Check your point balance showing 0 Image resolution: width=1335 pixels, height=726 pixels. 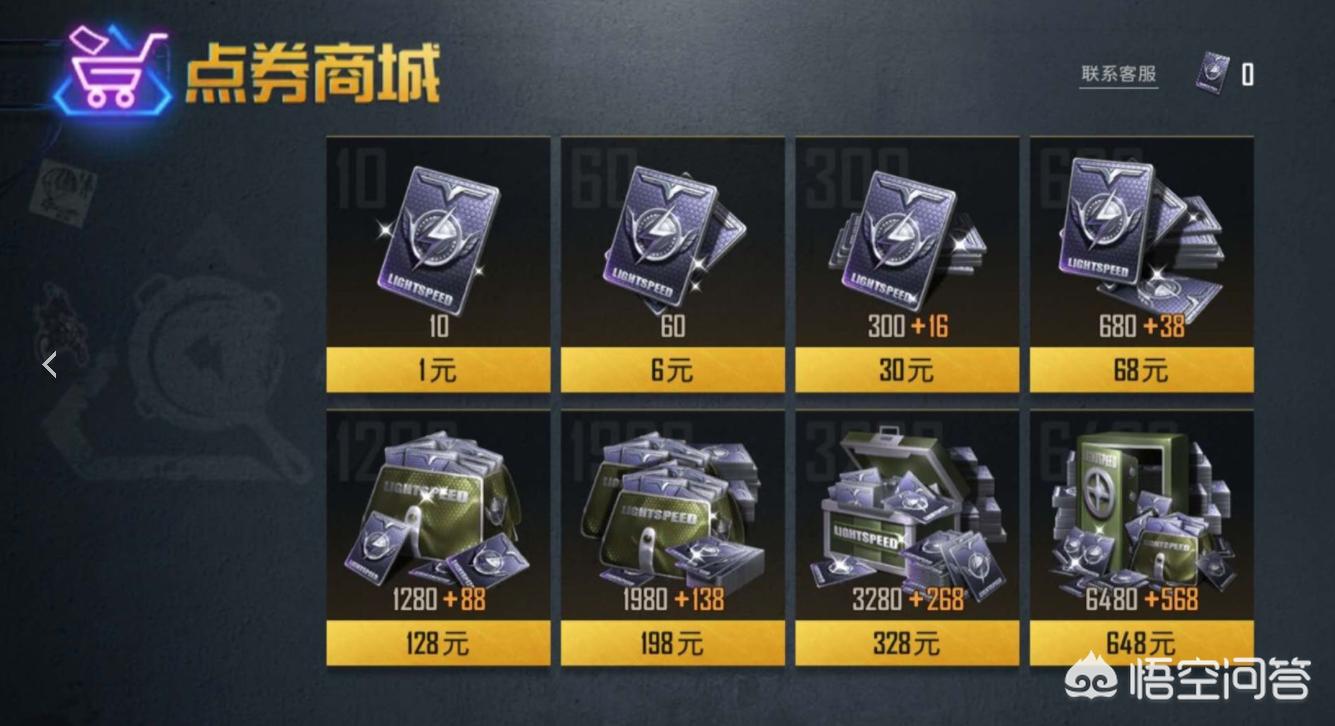pyautogui.click(x=1249, y=74)
